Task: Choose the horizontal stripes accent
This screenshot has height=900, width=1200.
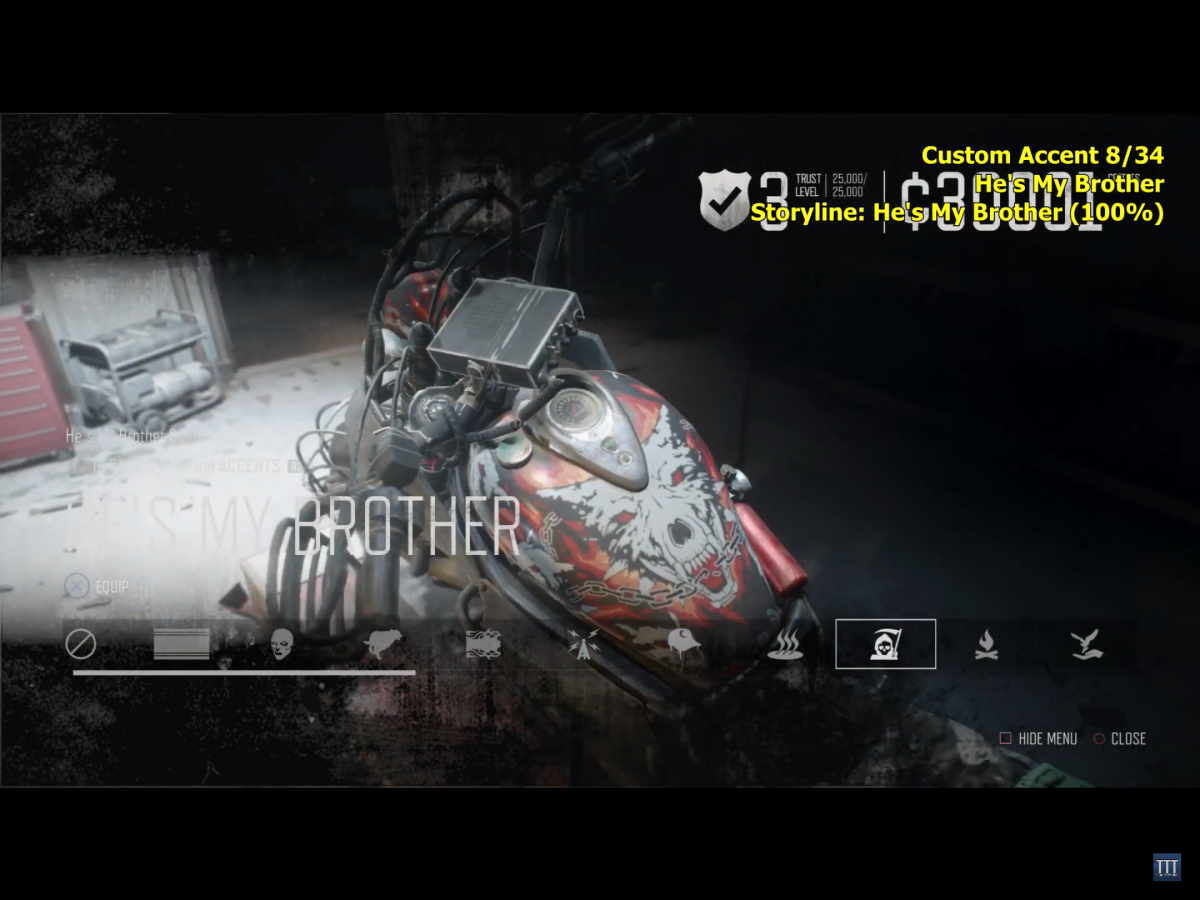Action: pos(181,644)
